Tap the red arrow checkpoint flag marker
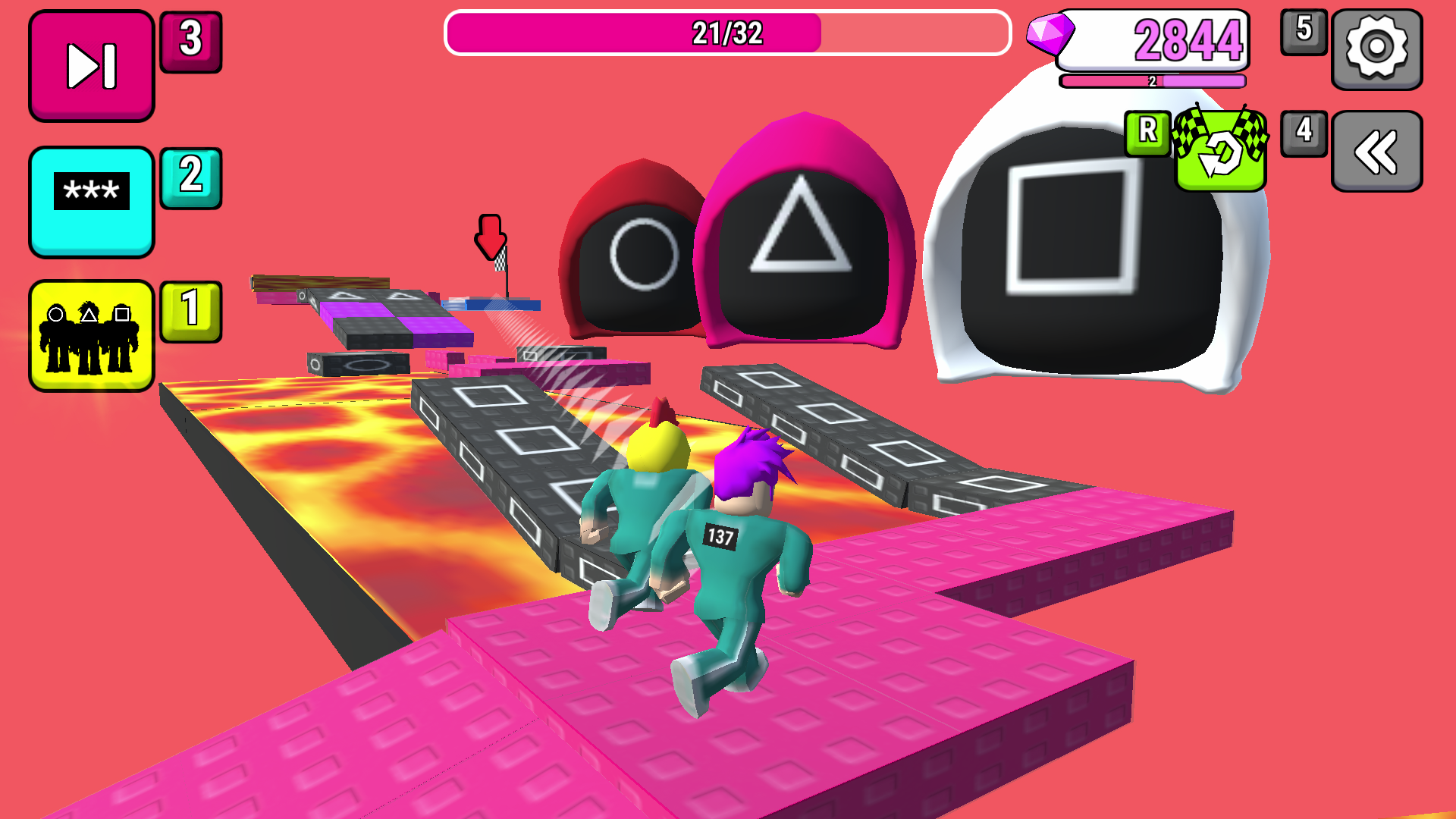This screenshot has width=1456, height=819. pos(491,235)
